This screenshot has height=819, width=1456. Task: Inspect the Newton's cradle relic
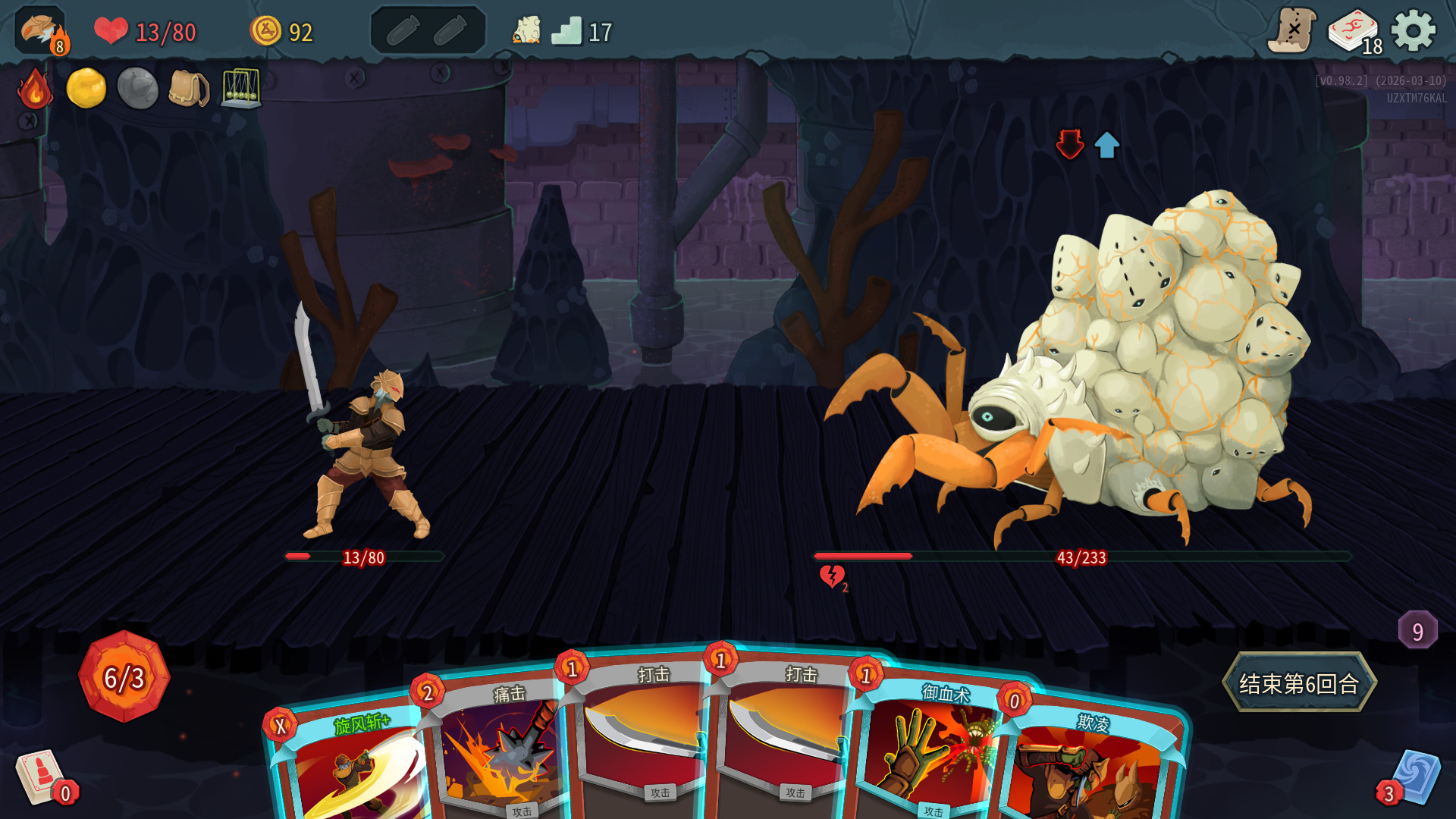[x=241, y=88]
